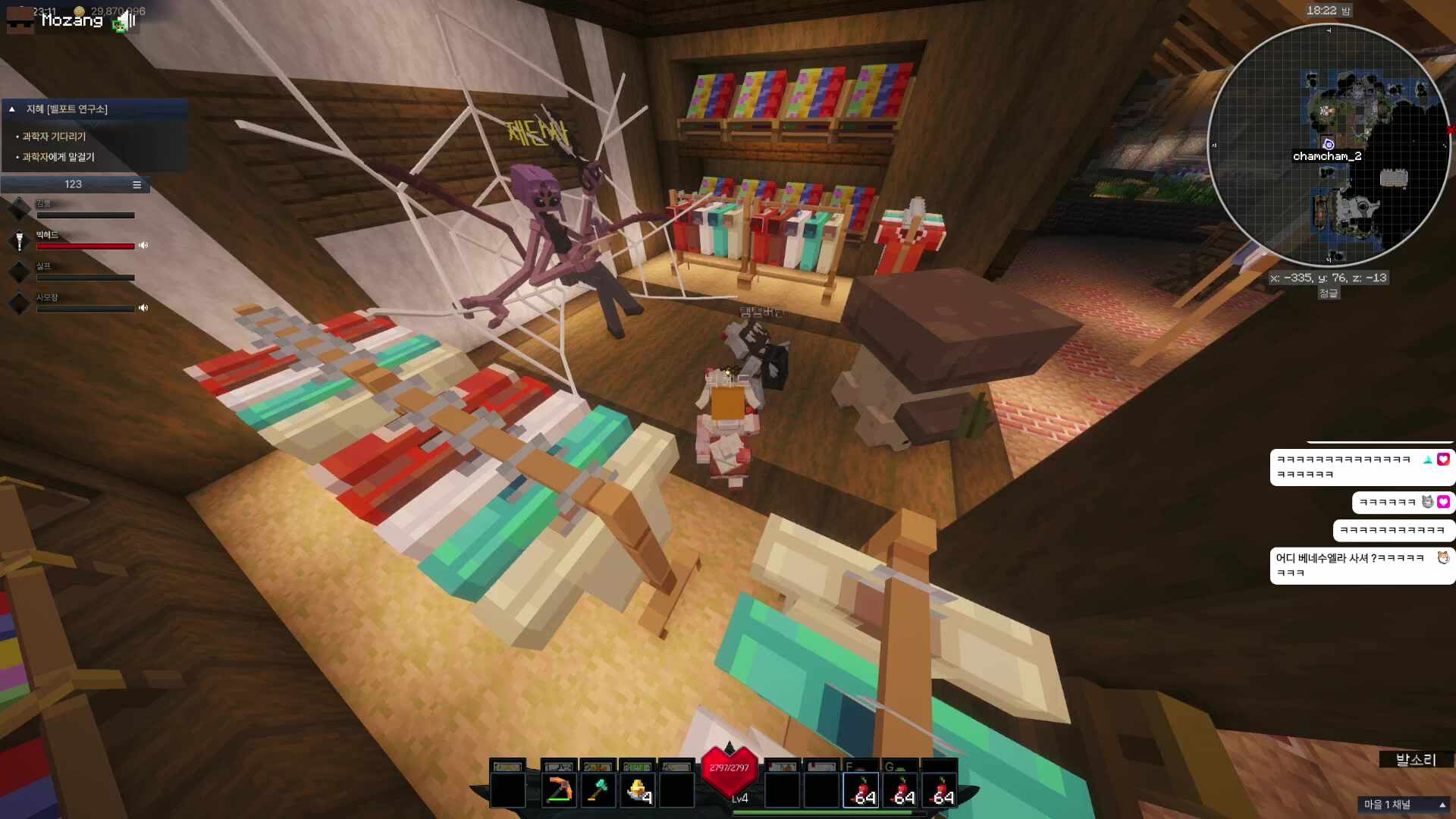Open the circular minimap
The width and height of the screenshot is (1456, 819).
1329,146
